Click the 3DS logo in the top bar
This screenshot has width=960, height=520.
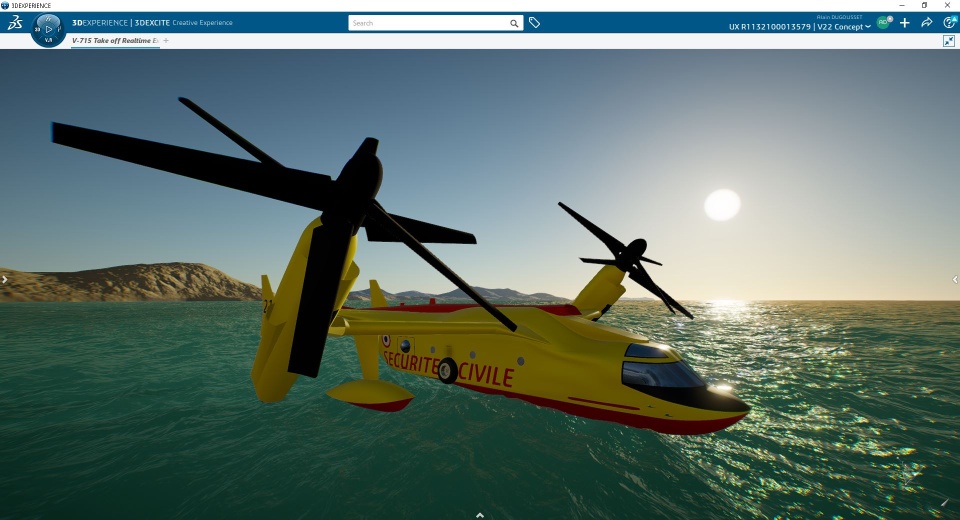14,22
